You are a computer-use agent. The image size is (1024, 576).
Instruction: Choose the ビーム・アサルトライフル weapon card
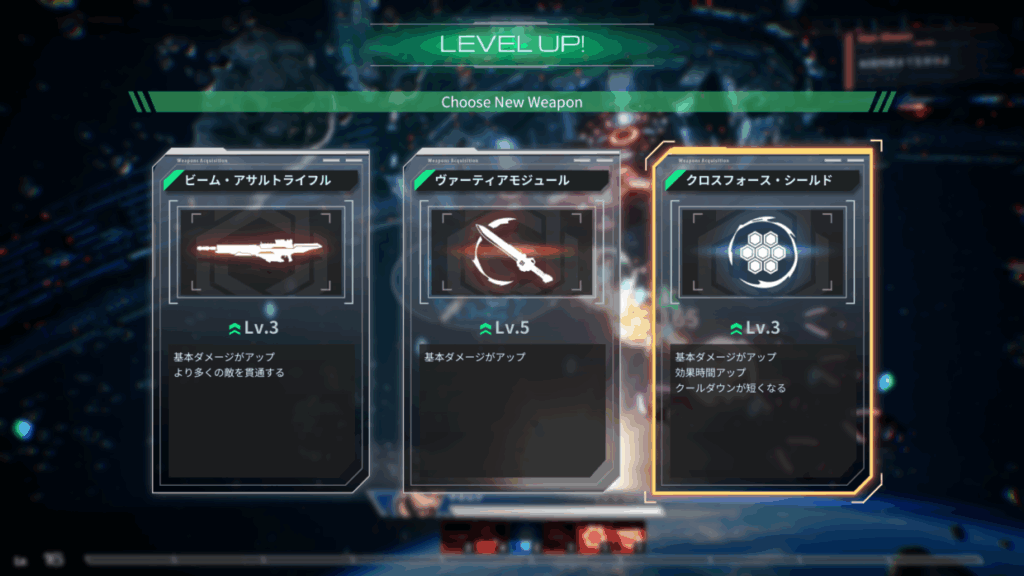(260, 320)
